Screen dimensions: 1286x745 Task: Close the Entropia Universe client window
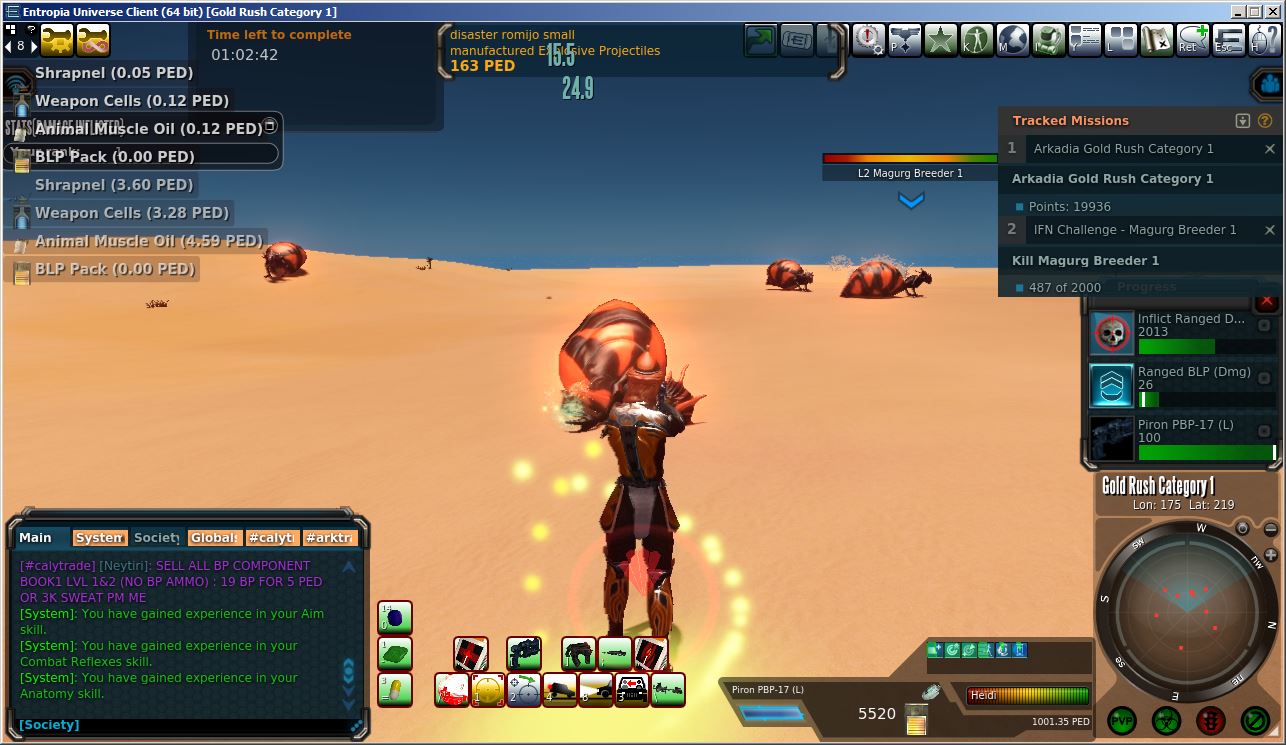coord(1271,12)
